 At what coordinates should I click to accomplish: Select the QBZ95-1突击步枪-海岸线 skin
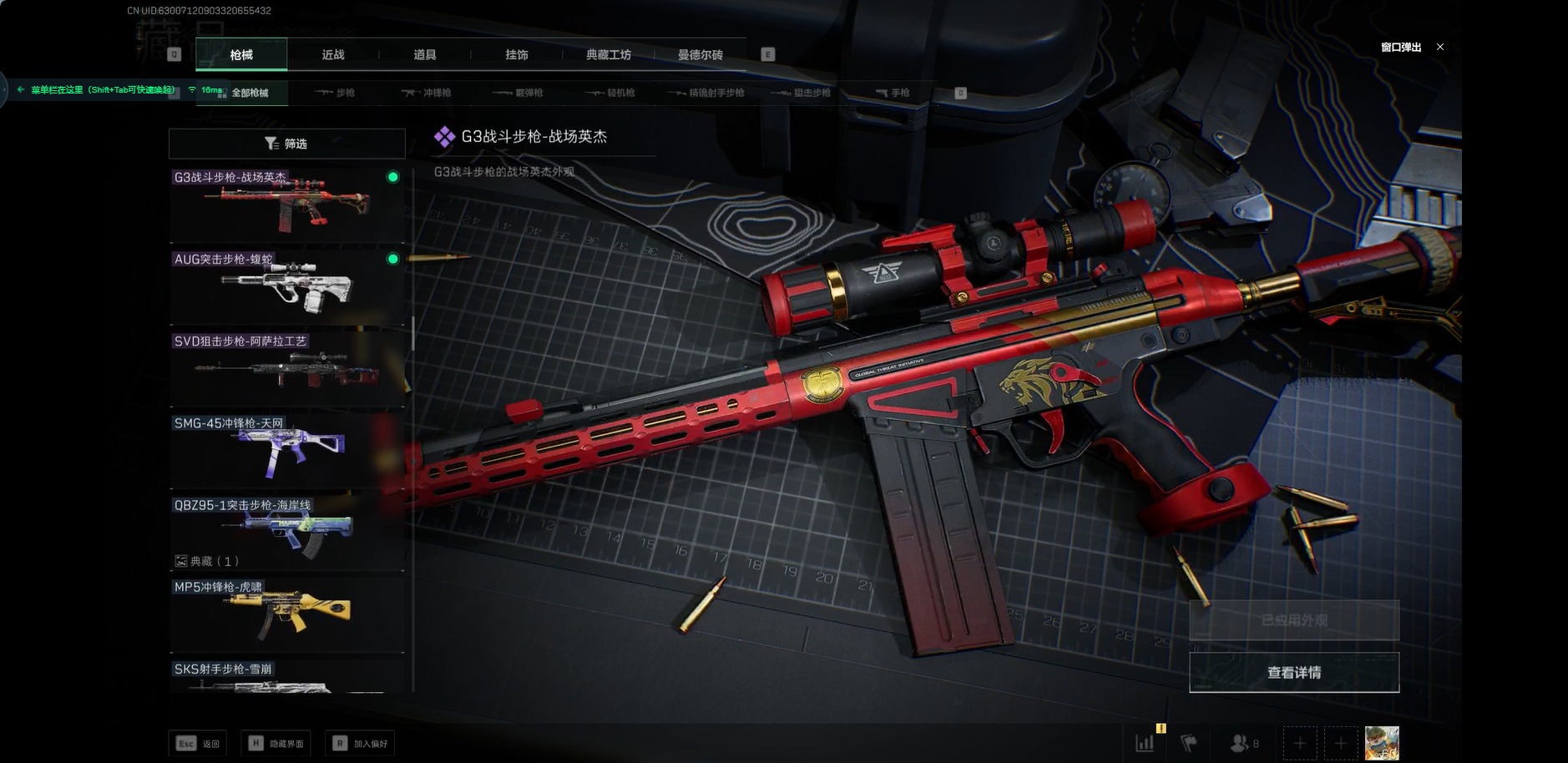click(286, 531)
